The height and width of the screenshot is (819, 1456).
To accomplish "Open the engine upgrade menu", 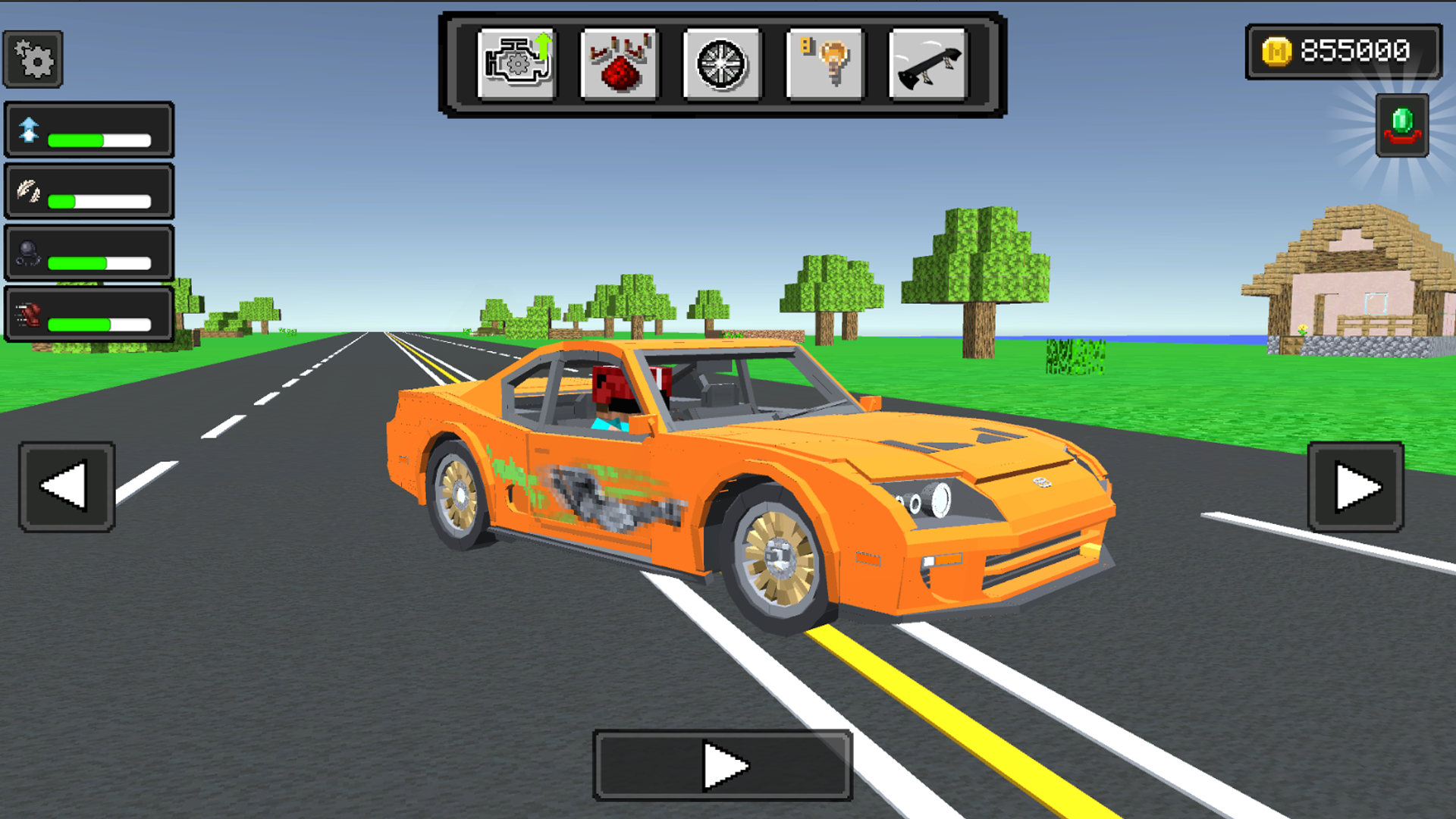I will pyautogui.click(x=516, y=62).
